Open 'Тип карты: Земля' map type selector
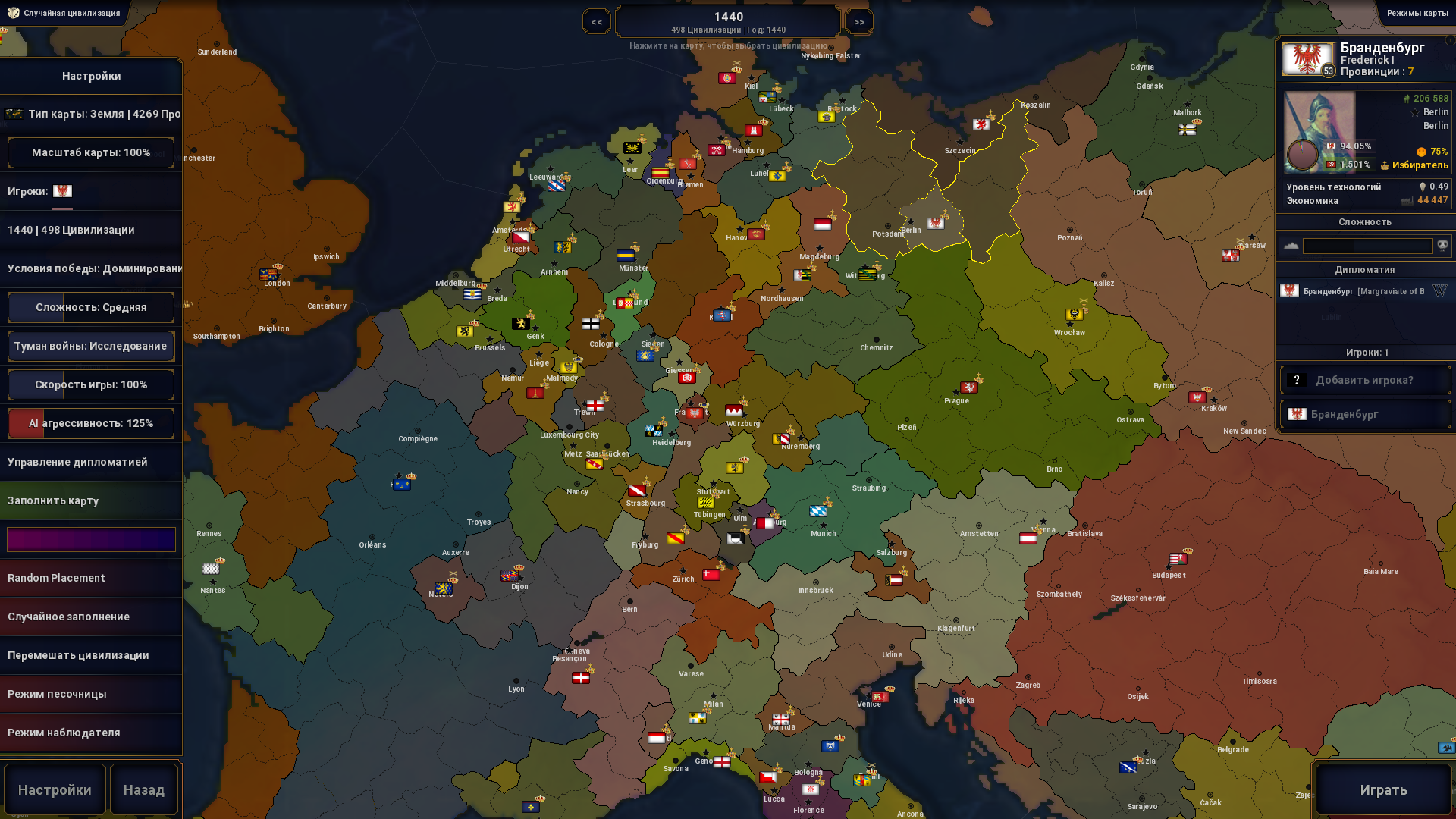This screenshot has width=1456, height=819. tap(91, 113)
